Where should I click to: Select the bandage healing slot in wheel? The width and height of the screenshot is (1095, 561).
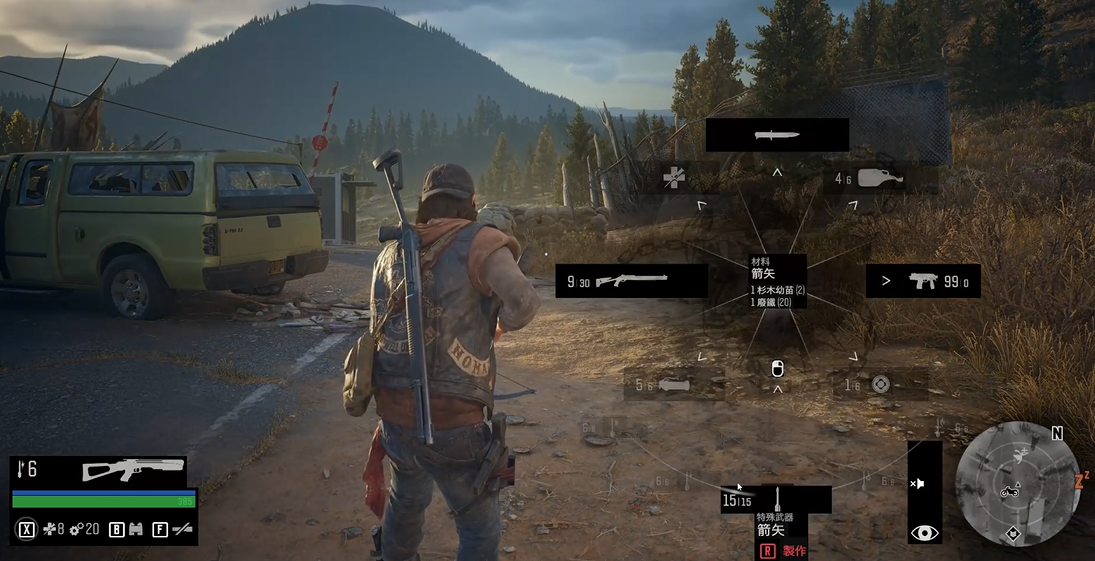[x=675, y=178]
